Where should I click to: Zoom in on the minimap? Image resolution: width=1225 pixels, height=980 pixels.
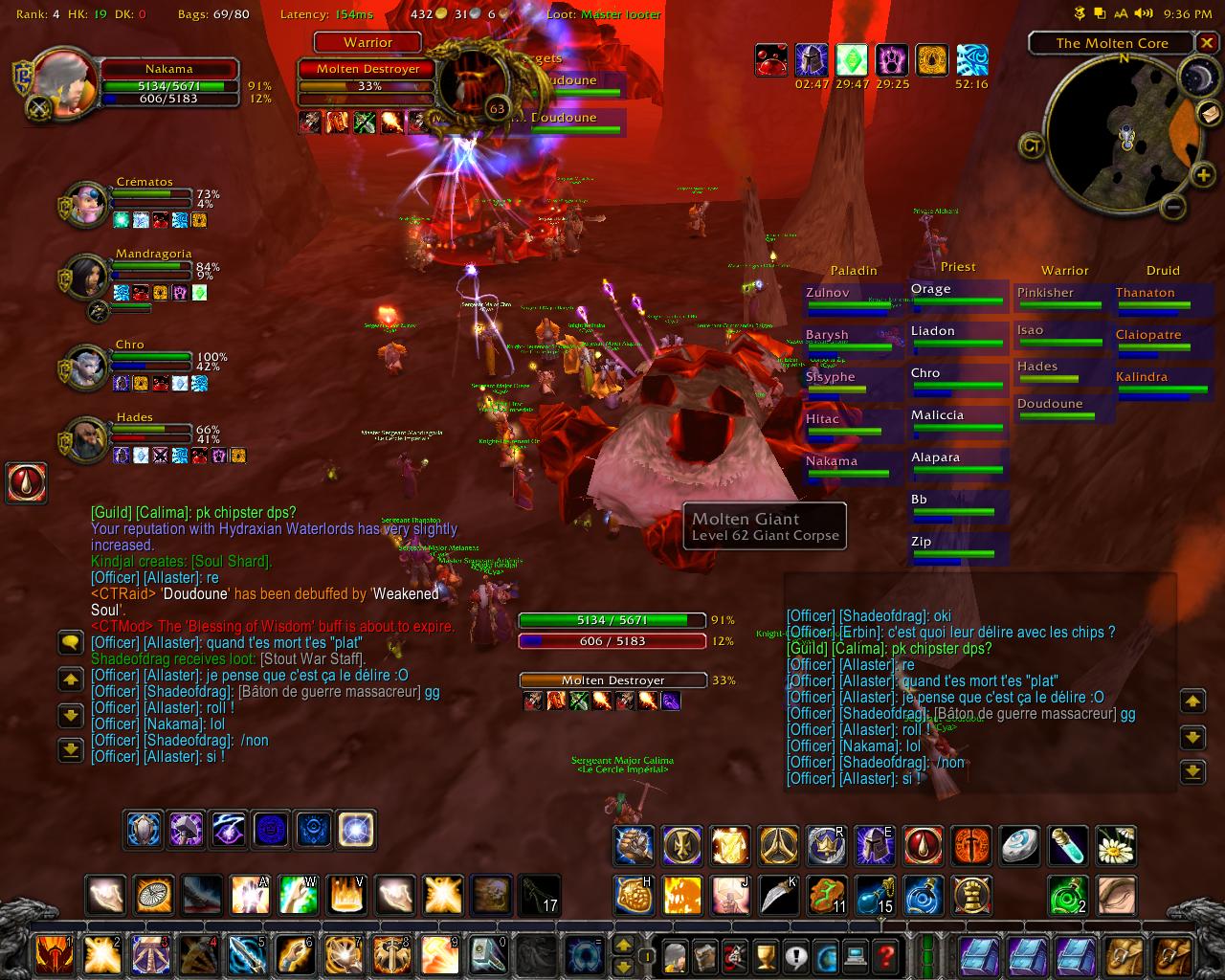tap(1203, 174)
